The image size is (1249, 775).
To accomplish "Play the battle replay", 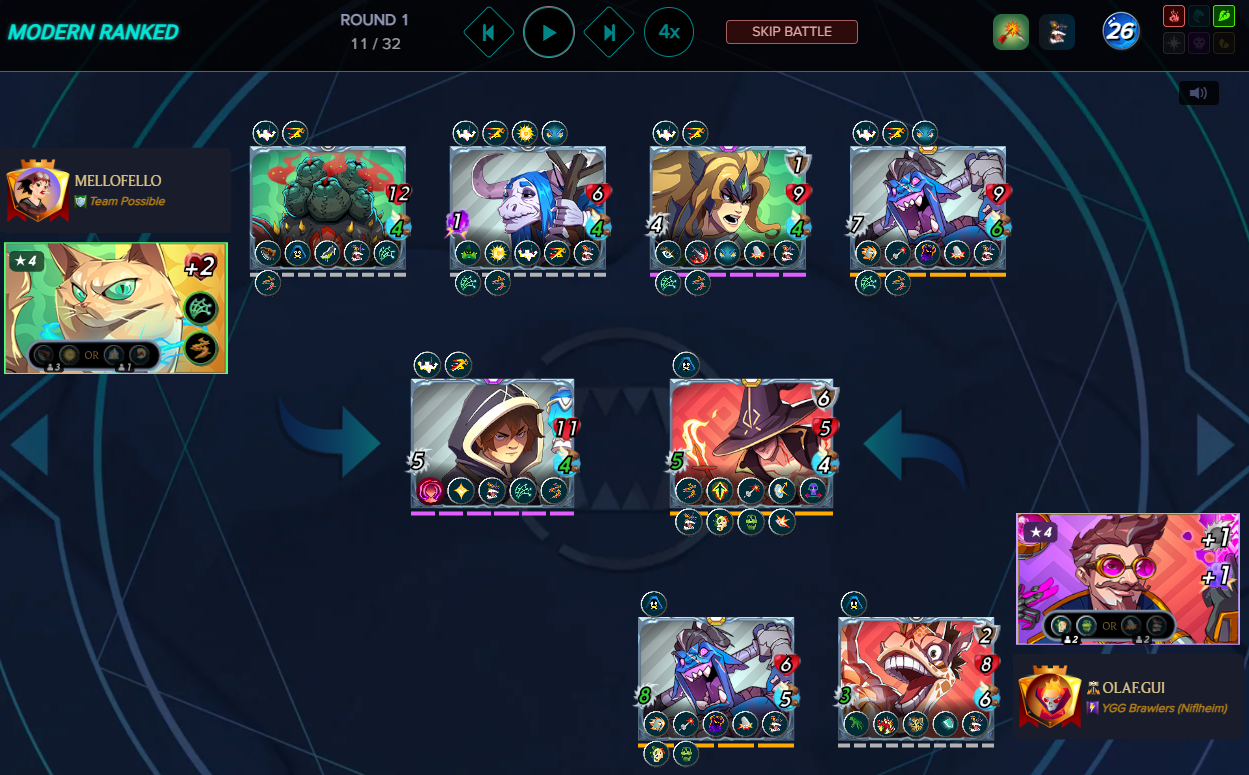I will coord(549,32).
